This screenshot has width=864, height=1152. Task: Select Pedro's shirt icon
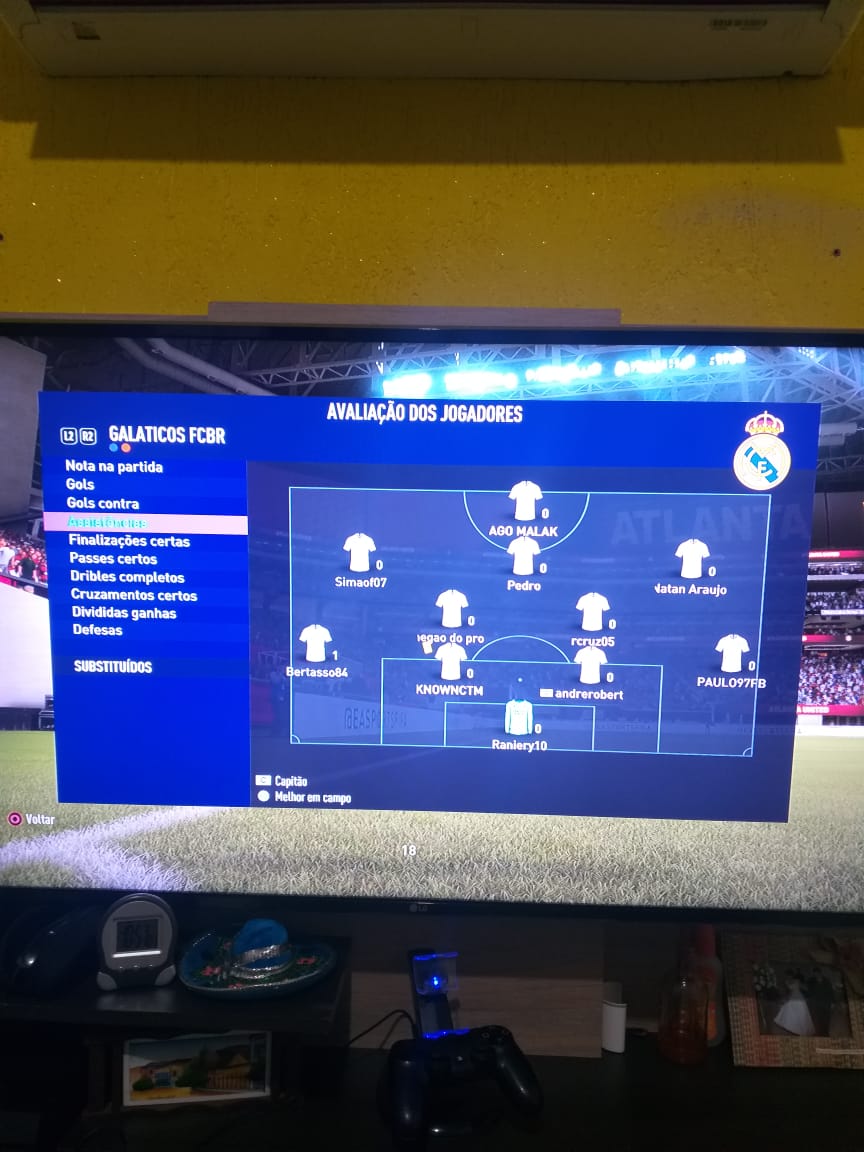(x=523, y=556)
